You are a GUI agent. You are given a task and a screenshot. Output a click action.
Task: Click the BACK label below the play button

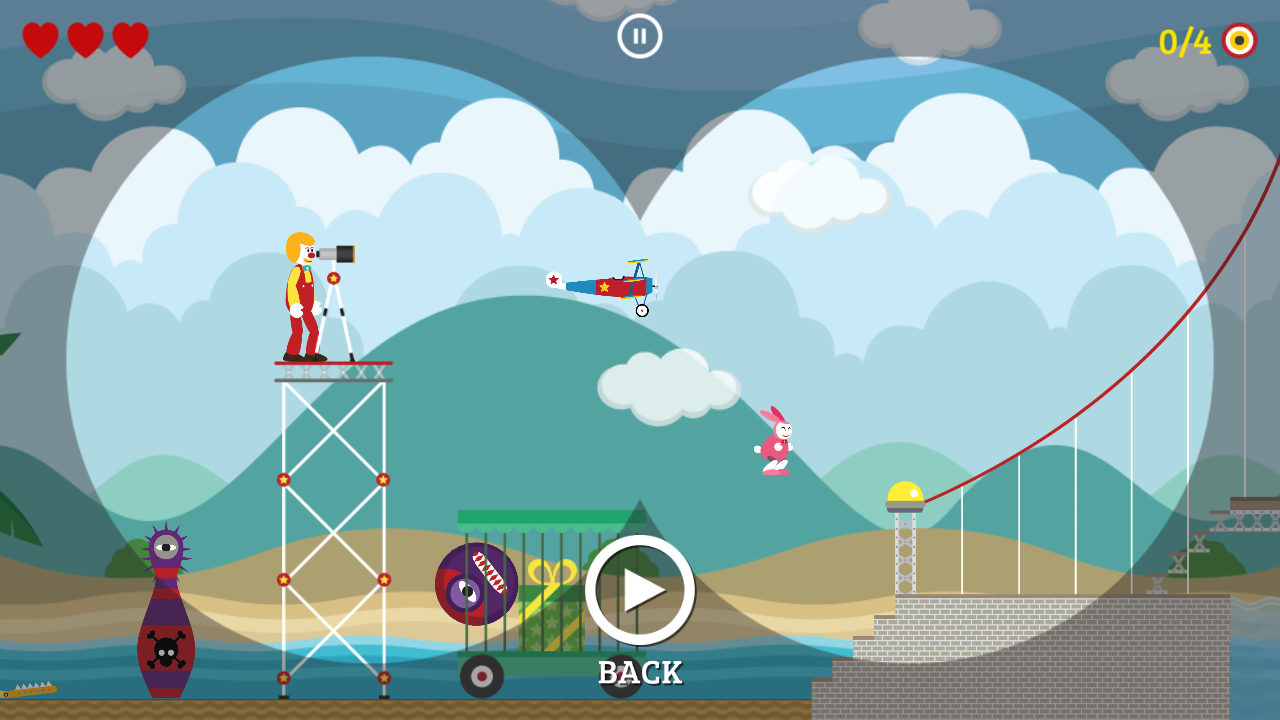click(640, 673)
